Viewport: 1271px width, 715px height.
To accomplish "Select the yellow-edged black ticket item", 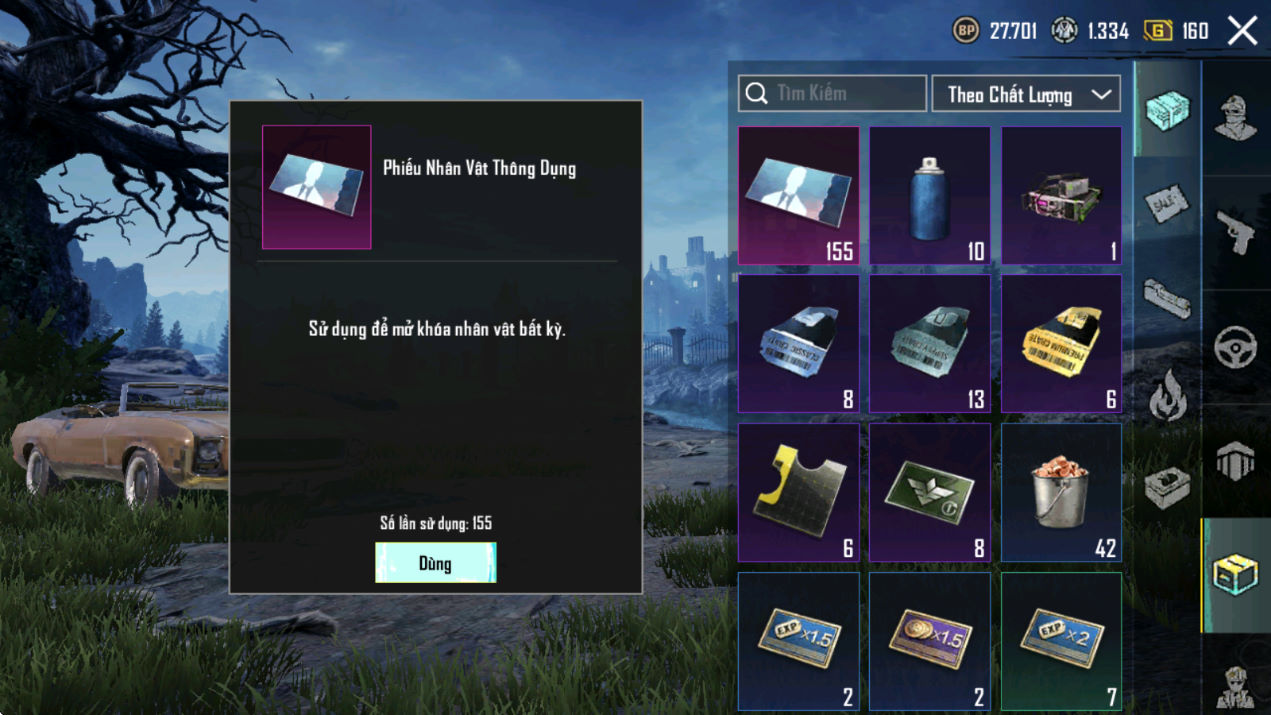I will tap(798, 492).
